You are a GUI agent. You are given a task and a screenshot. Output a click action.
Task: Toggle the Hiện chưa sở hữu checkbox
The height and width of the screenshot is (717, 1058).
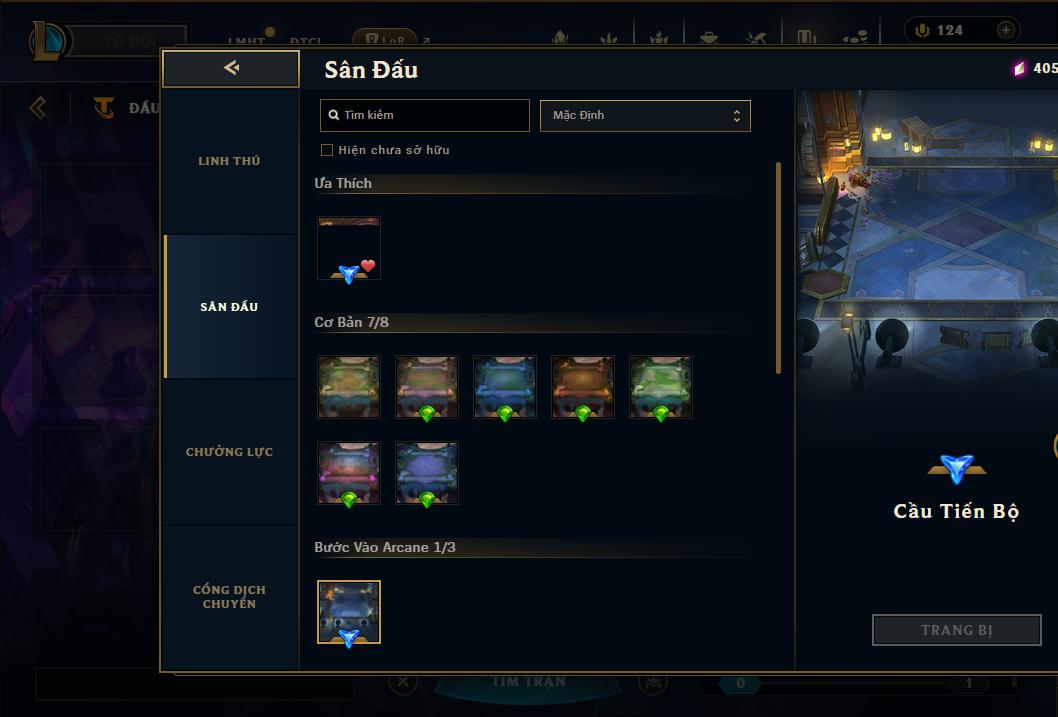(327, 150)
